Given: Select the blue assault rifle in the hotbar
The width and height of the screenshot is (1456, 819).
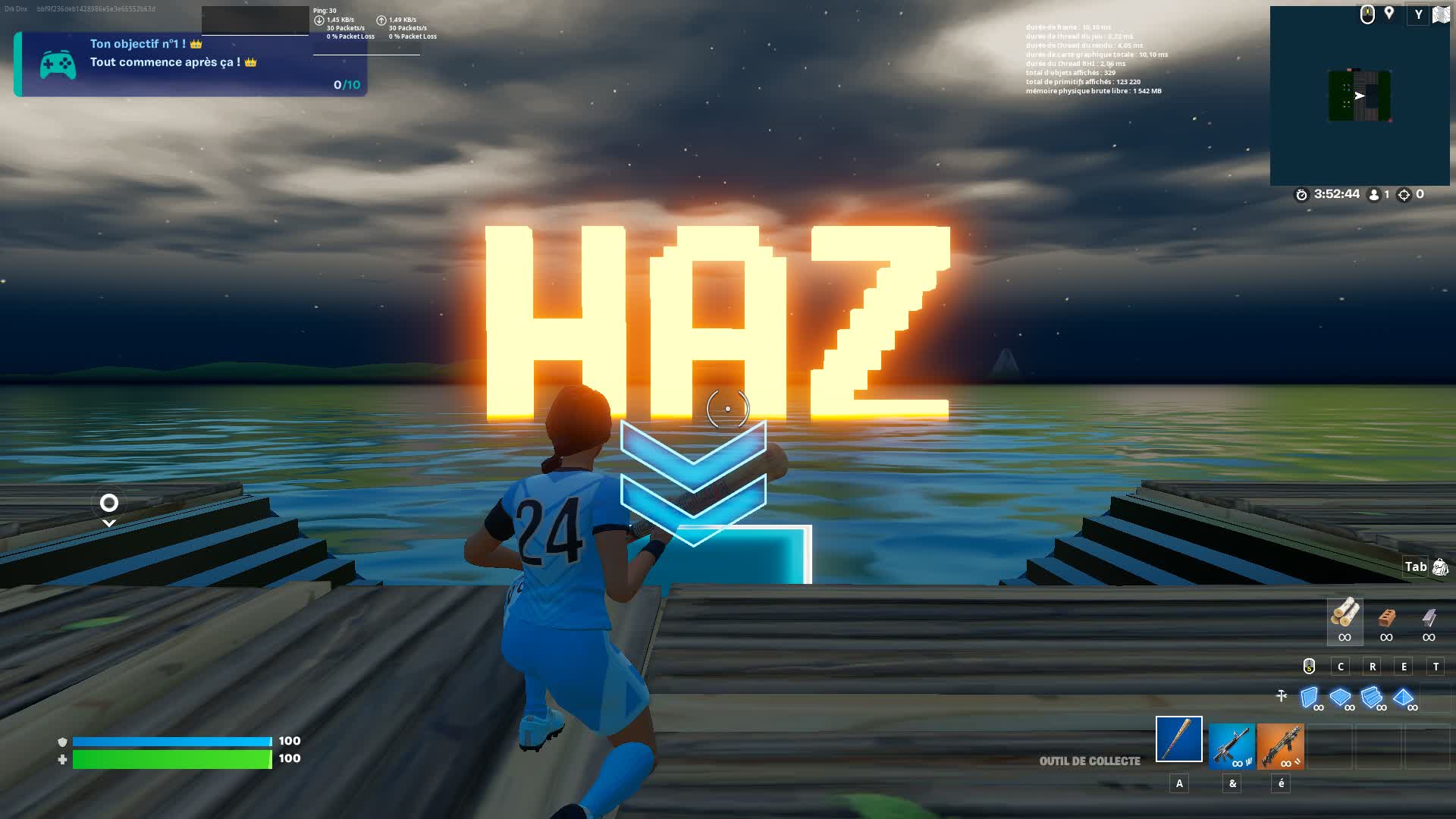Looking at the screenshot, I should click(x=1232, y=744).
